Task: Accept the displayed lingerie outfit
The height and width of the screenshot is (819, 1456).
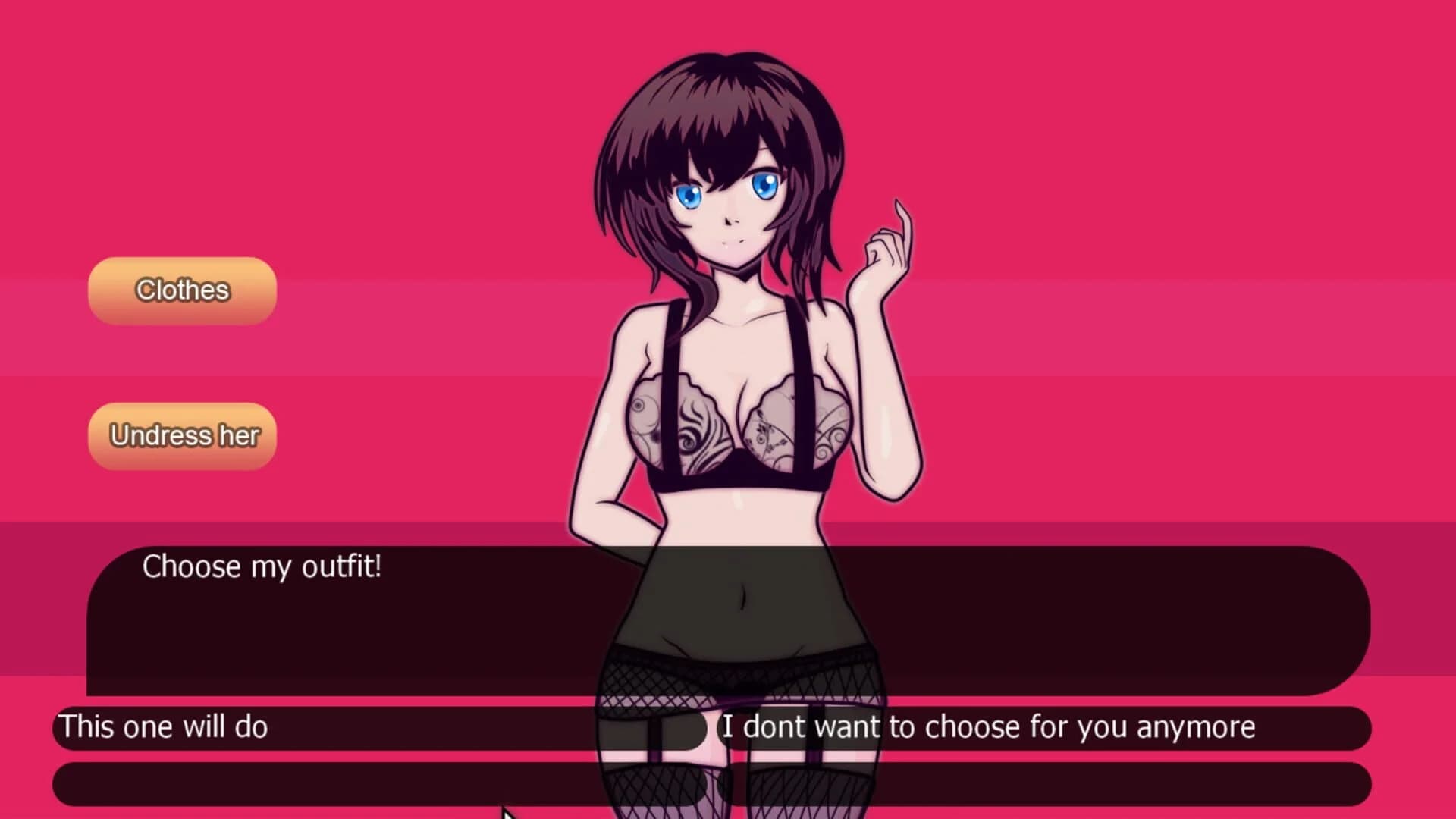Action: 165,726
